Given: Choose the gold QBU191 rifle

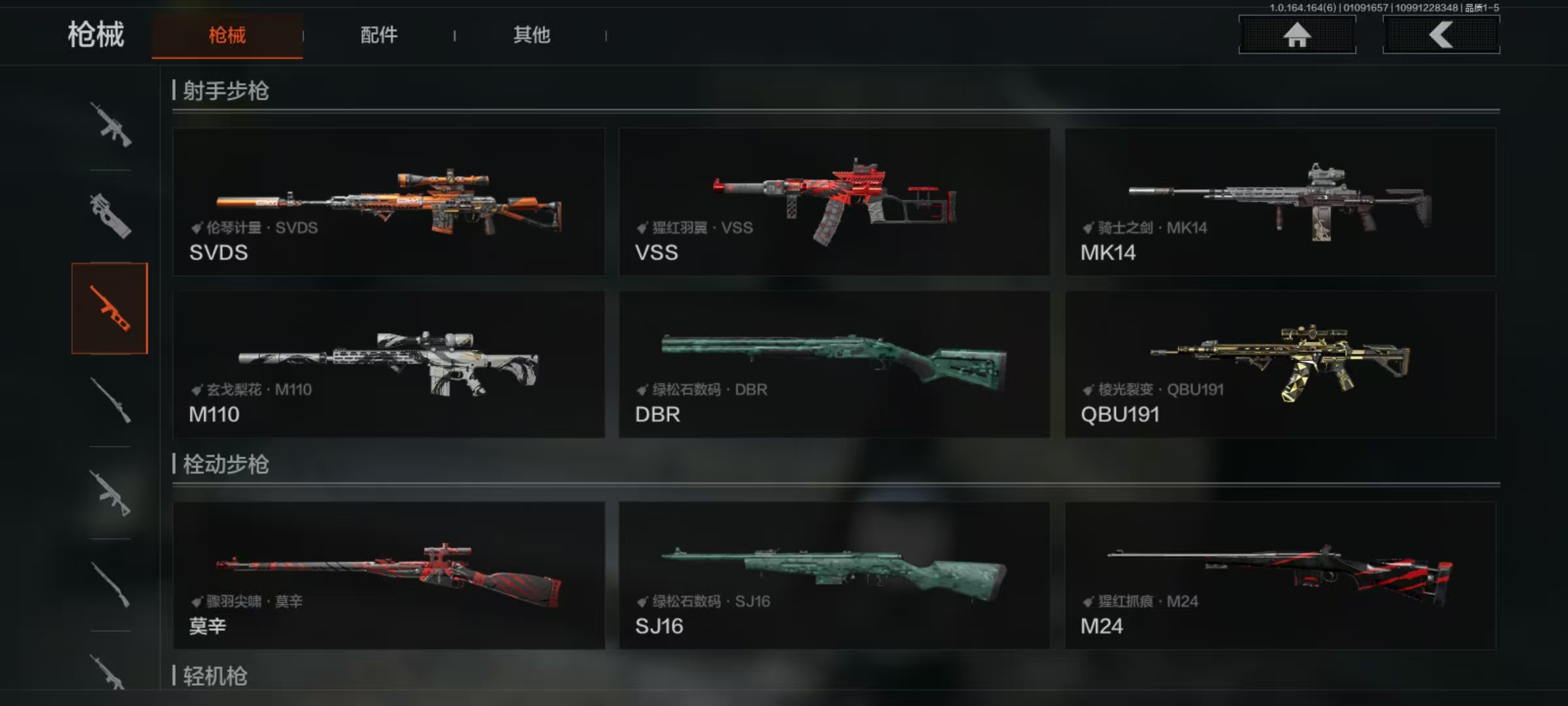Looking at the screenshot, I should 1280,364.
